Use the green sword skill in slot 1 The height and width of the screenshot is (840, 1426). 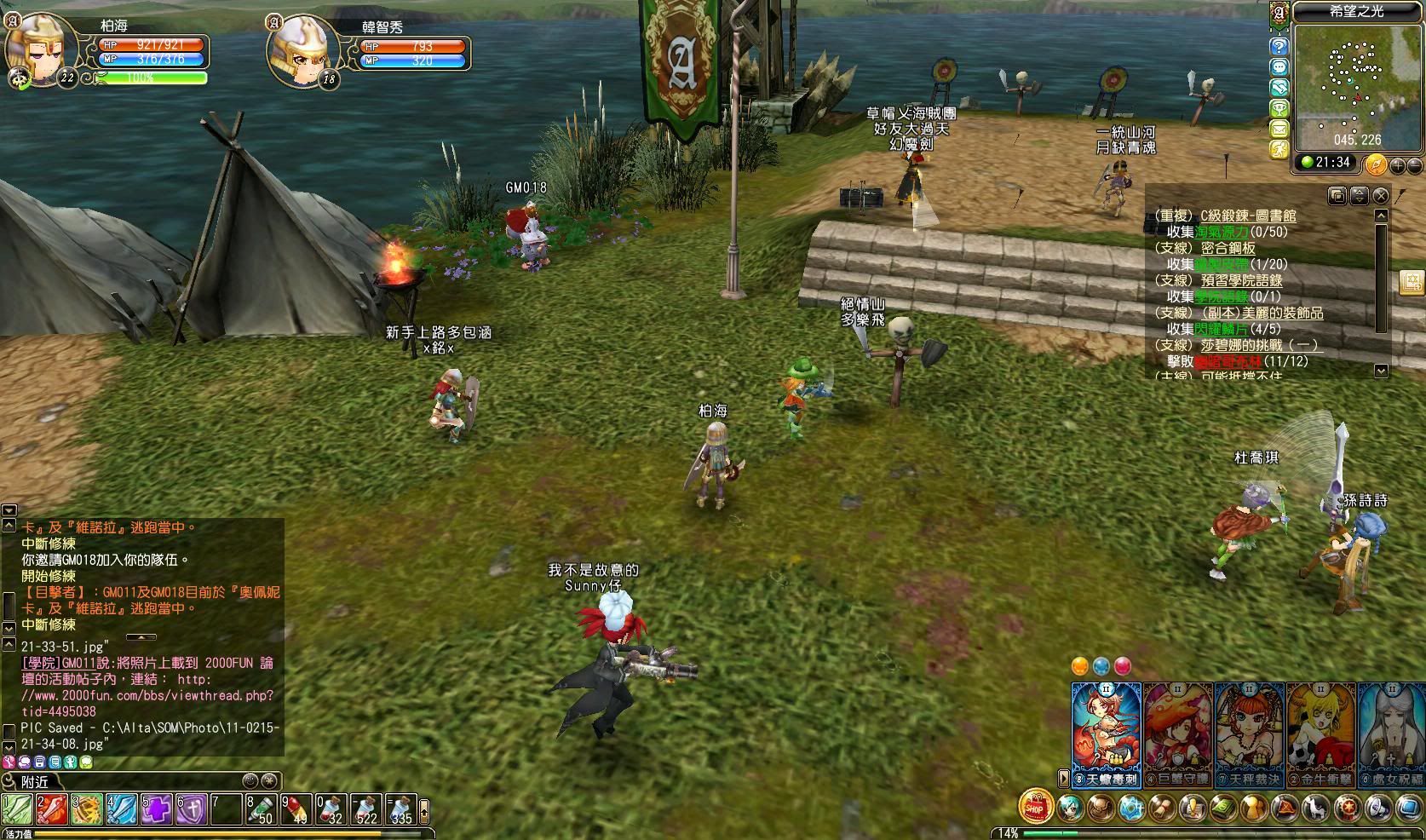tap(17, 808)
